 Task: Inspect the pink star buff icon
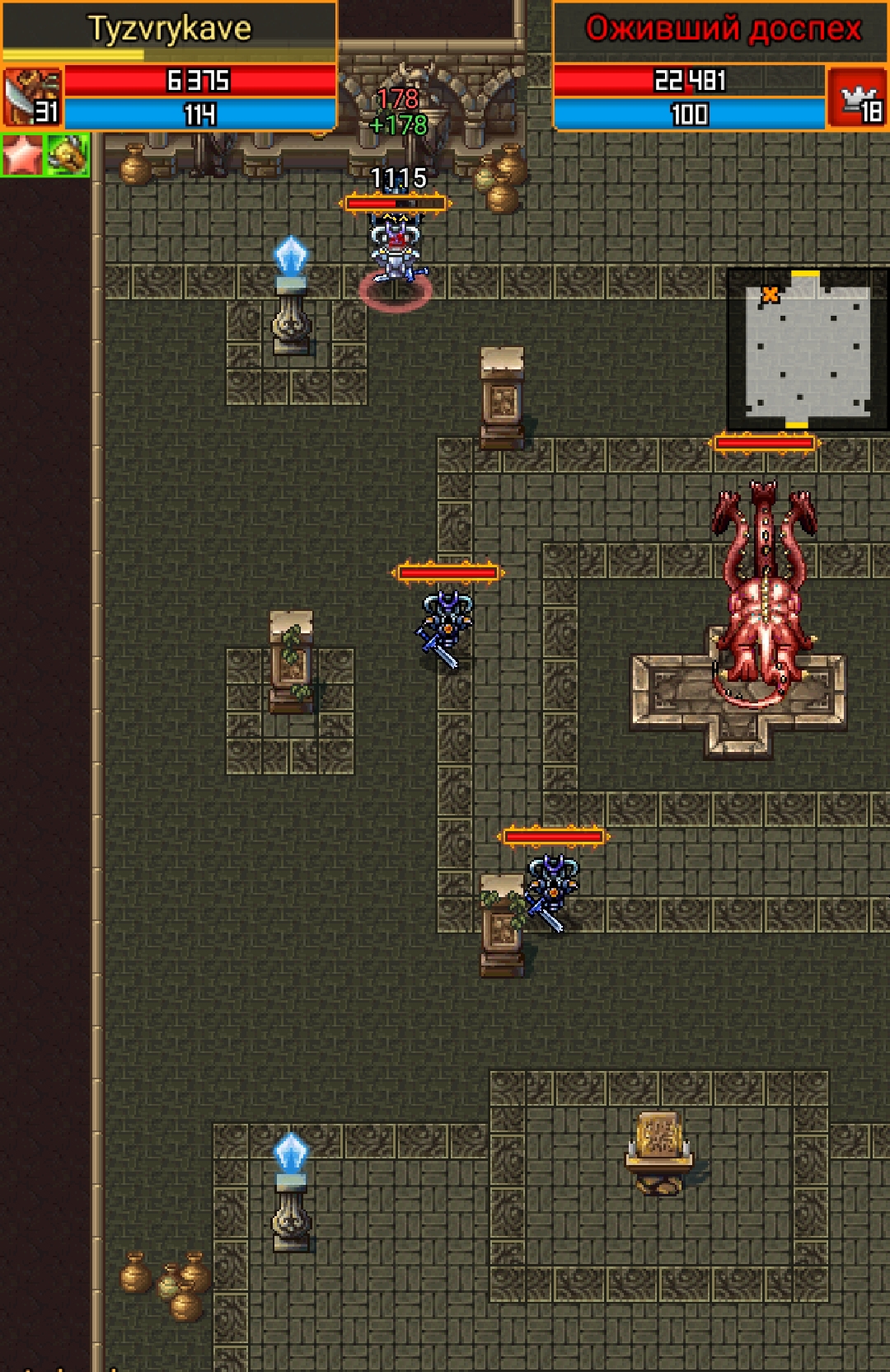click(x=22, y=155)
